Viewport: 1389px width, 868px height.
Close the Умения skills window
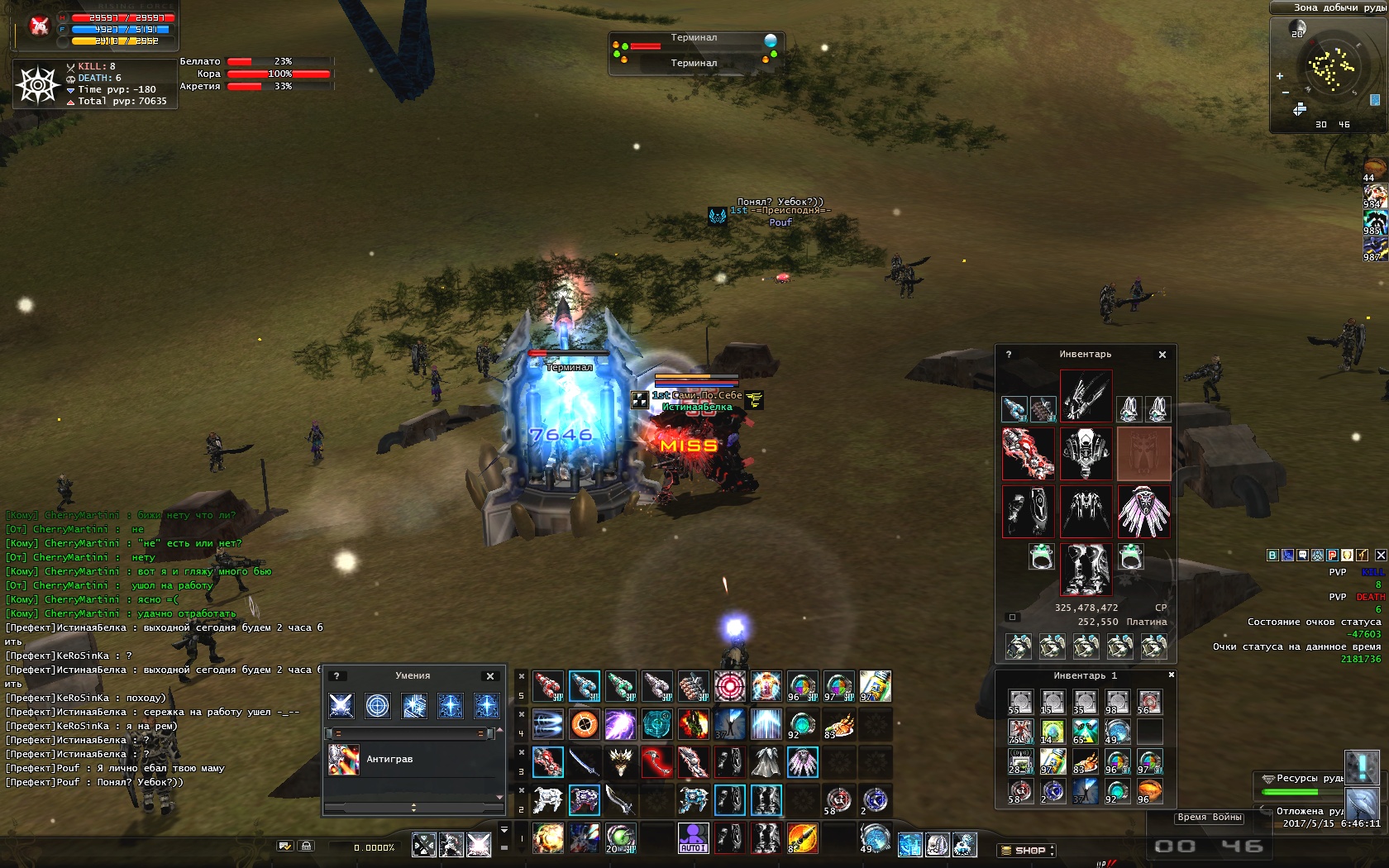pos(490,676)
